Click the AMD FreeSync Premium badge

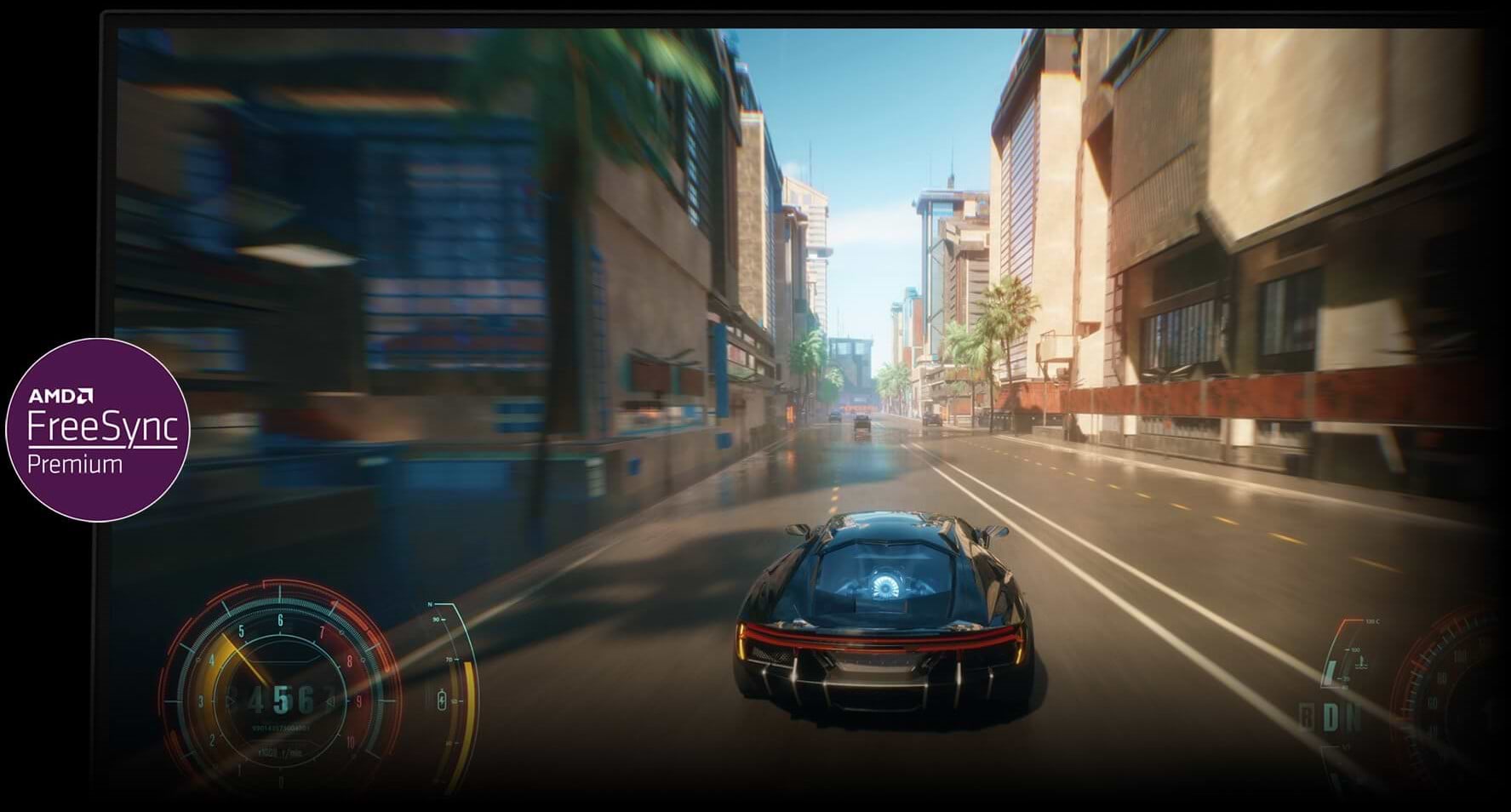click(x=98, y=430)
